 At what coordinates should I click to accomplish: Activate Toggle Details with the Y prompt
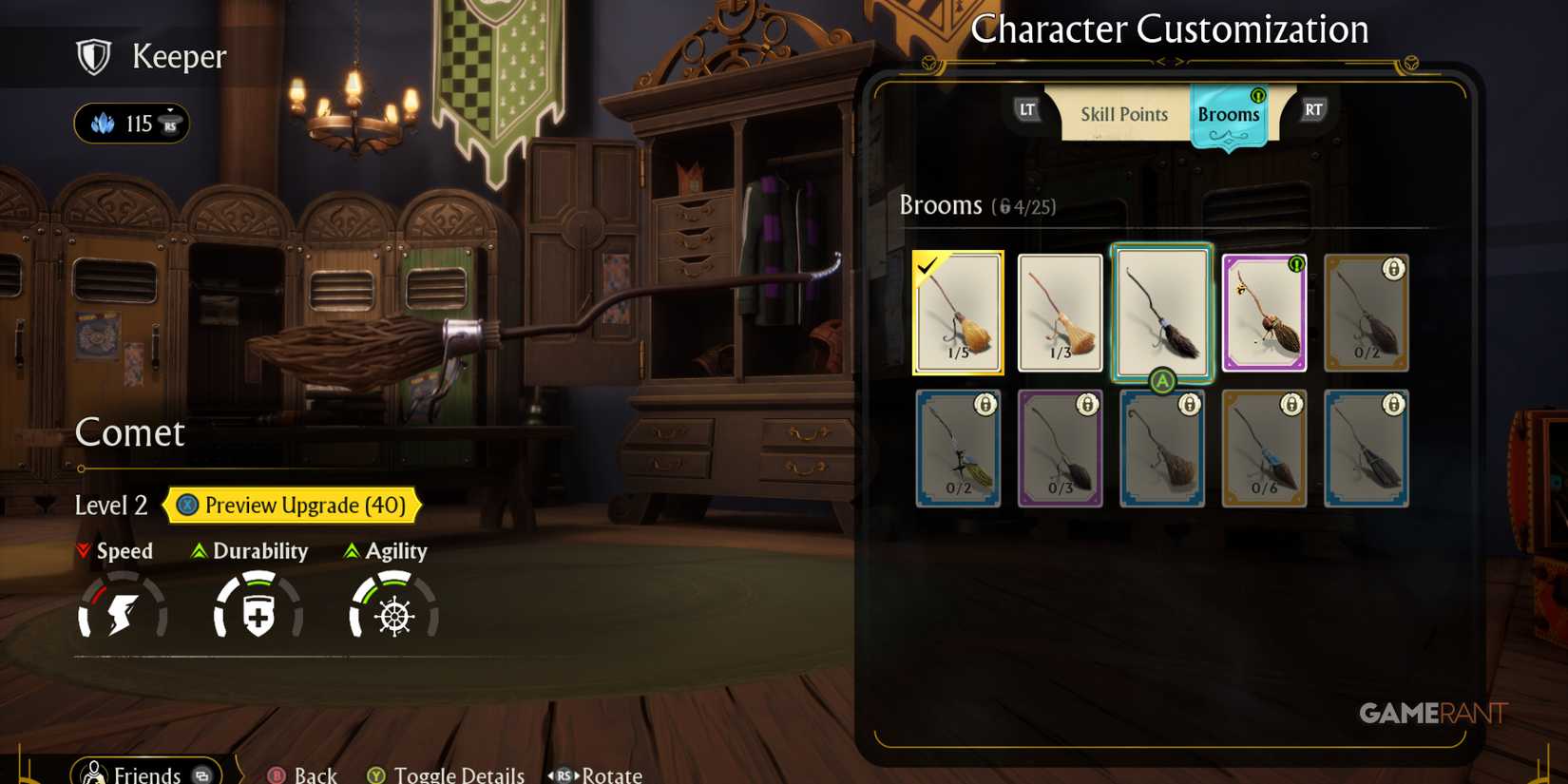pyautogui.click(x=374, y=774)
